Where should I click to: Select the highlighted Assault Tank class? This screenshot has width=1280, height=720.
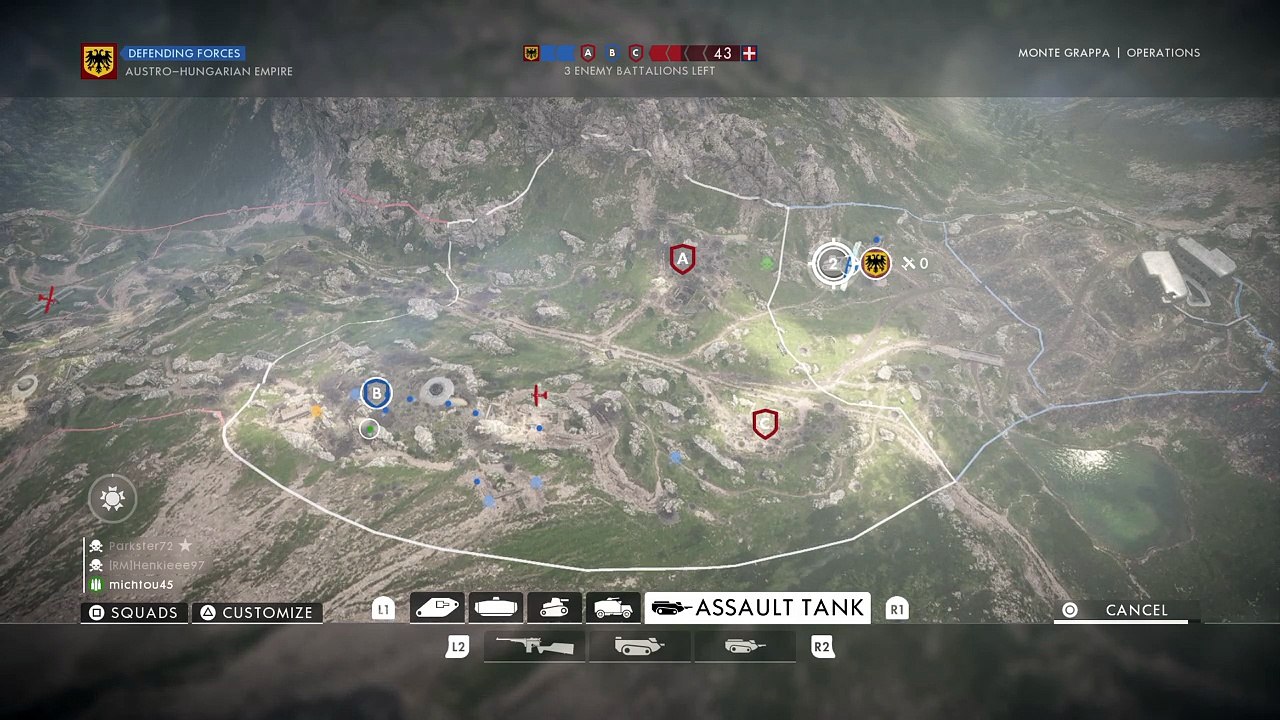click(757, 608)
